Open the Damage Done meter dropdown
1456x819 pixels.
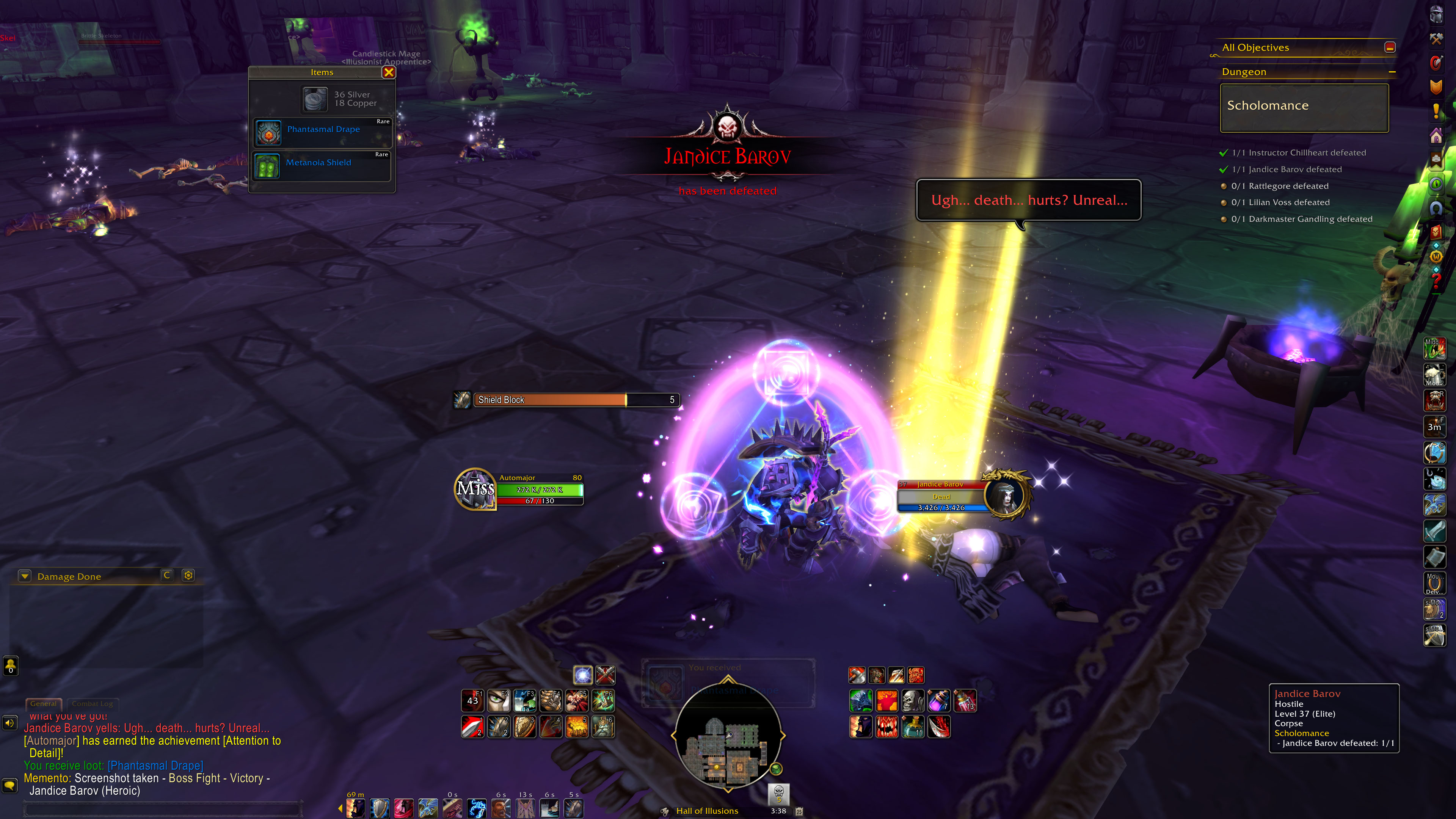pos(24,576)
